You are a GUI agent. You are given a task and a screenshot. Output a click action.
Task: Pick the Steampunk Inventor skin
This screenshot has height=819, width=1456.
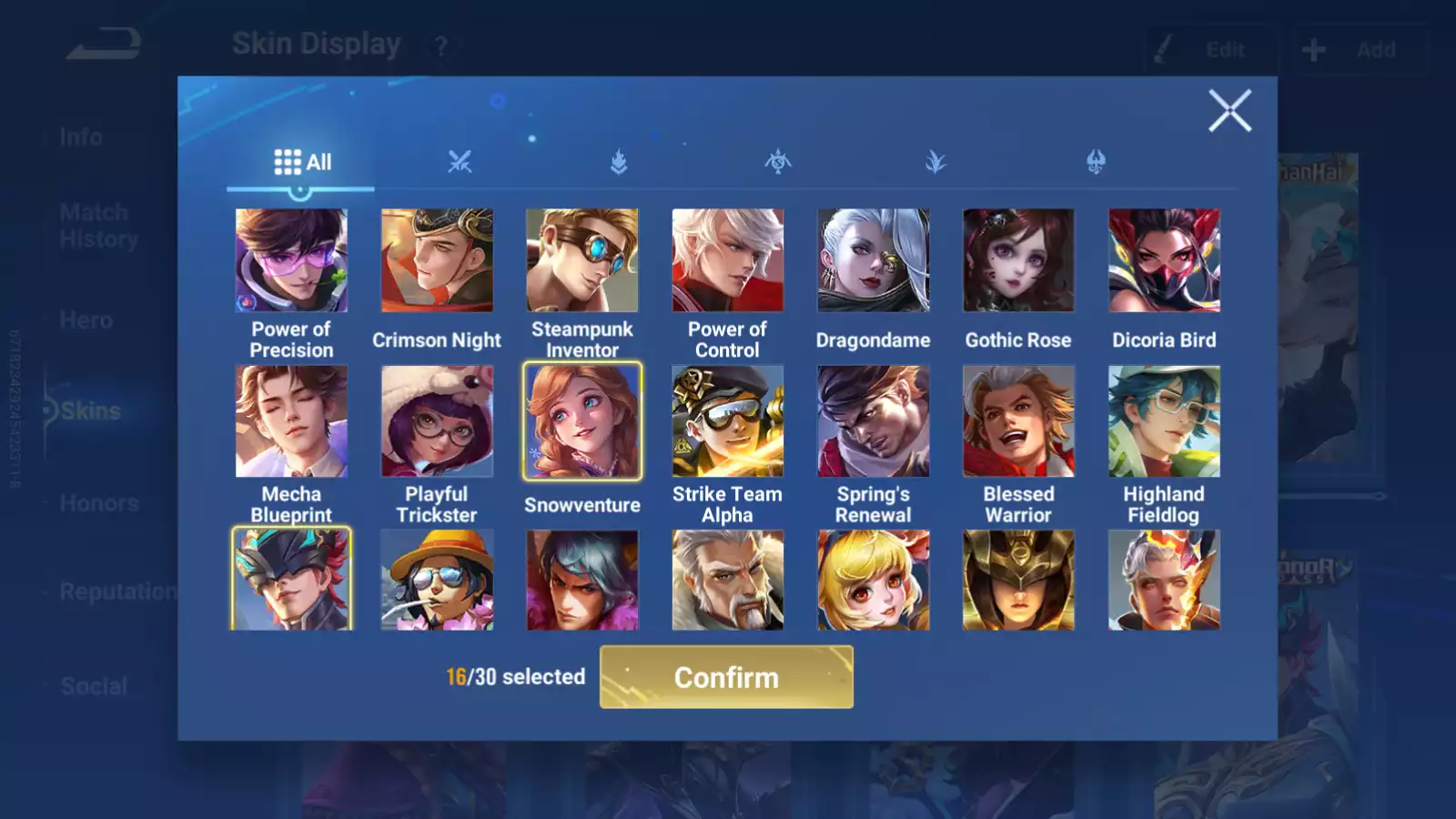tap(582, 261)
